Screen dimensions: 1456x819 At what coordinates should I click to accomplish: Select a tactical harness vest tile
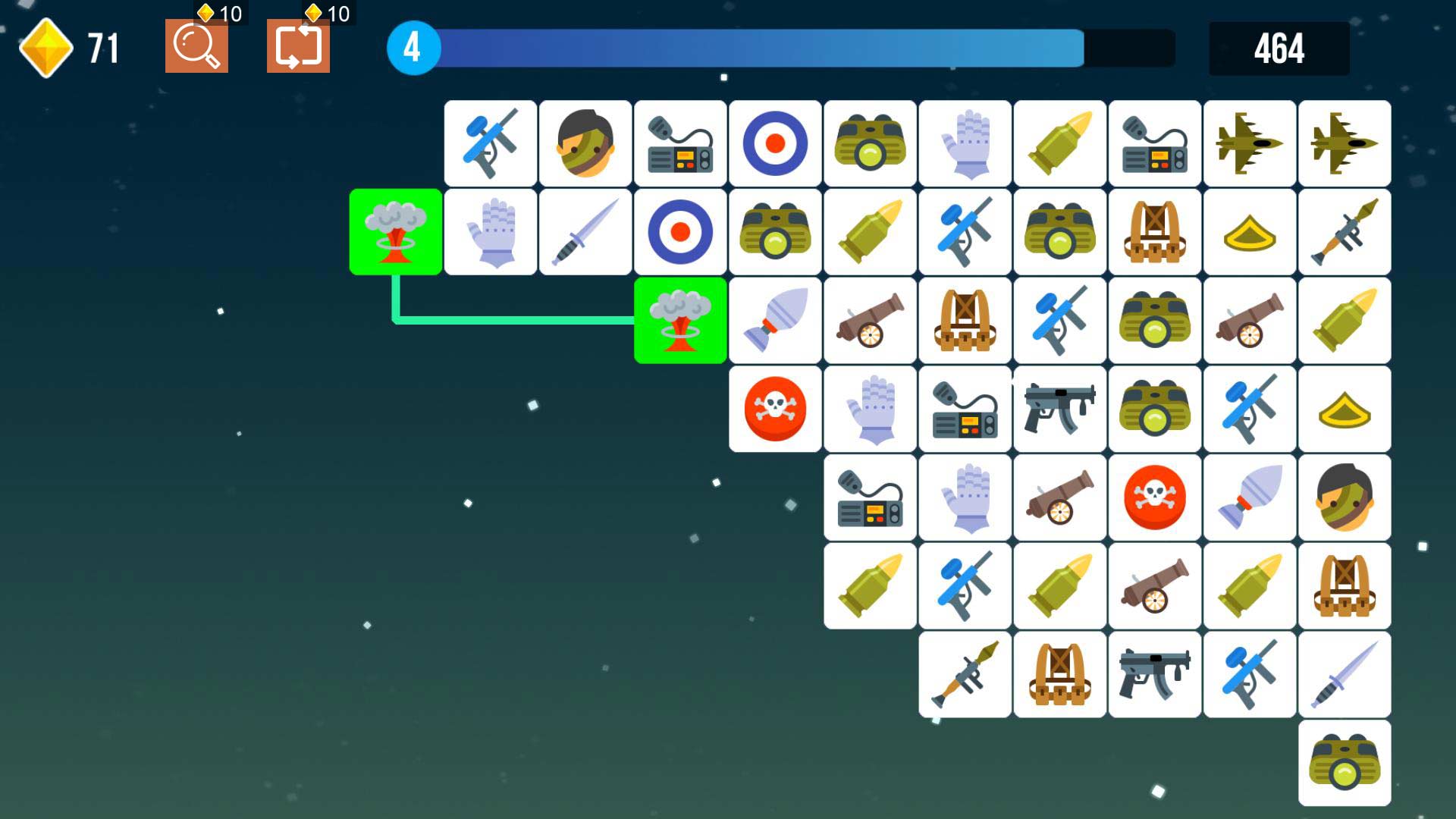pos(1155,231)
